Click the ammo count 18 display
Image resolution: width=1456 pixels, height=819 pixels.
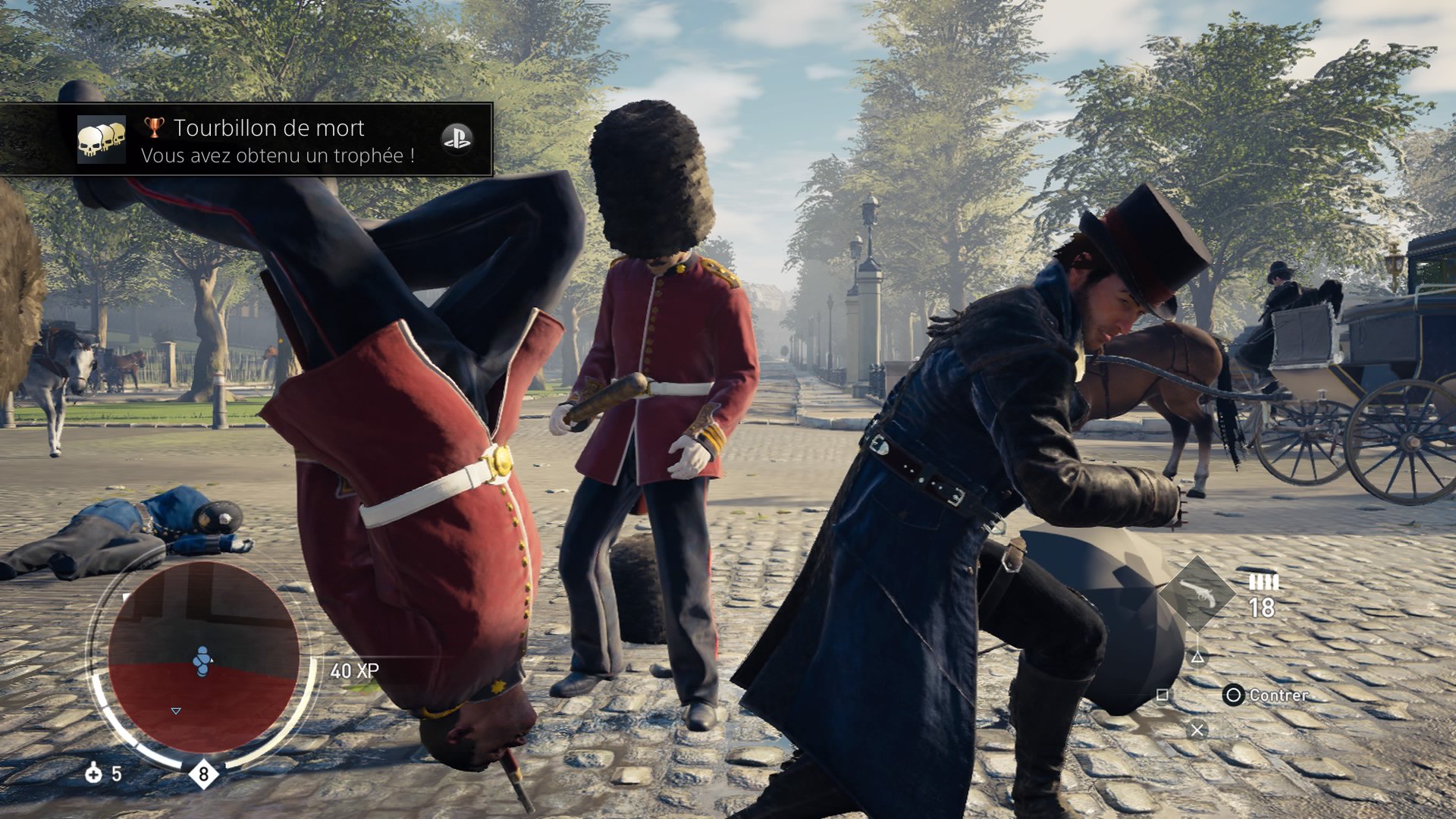pos(1262,607)
